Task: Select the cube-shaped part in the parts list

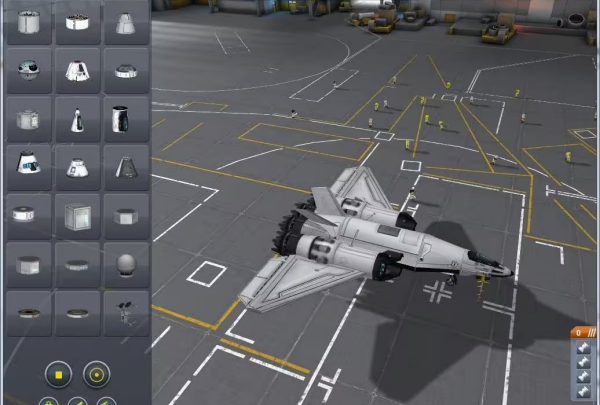Action: coord(77,216)
